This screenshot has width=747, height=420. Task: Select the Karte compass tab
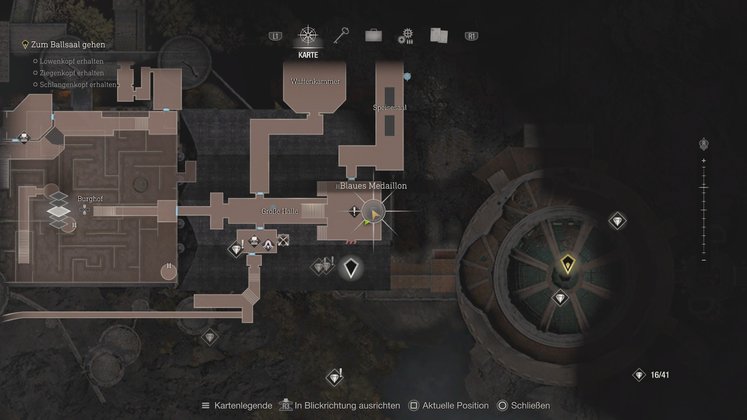[x=308, y=36]
